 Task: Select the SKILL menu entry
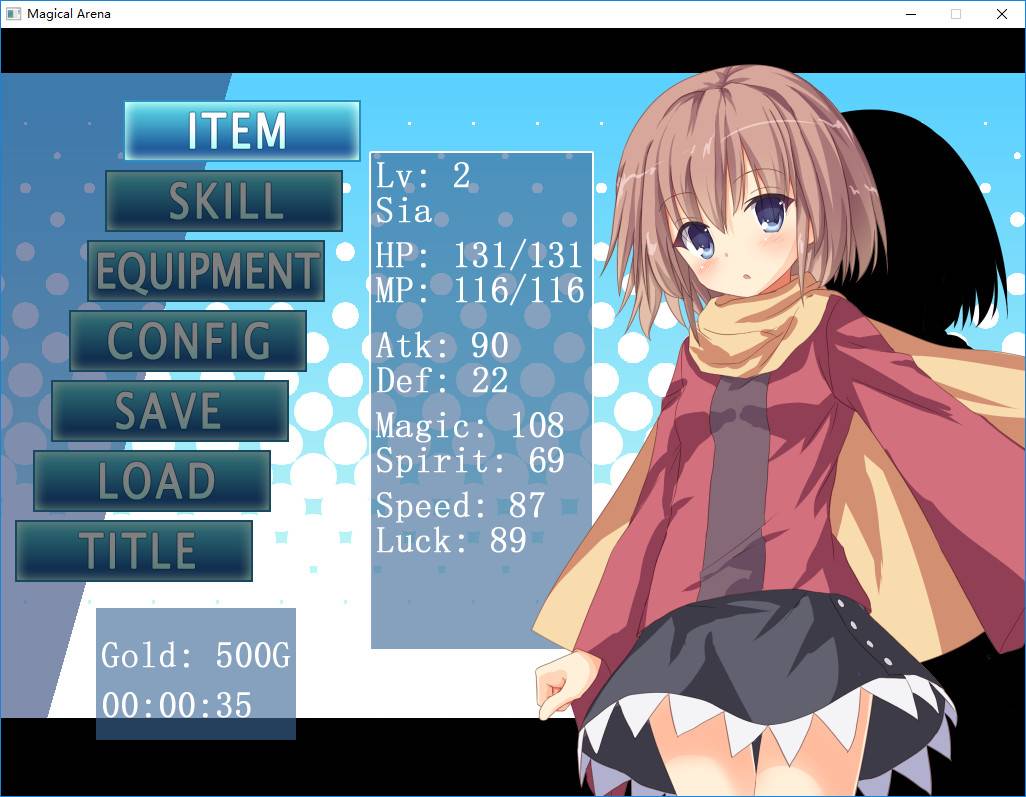coord(224,201)
